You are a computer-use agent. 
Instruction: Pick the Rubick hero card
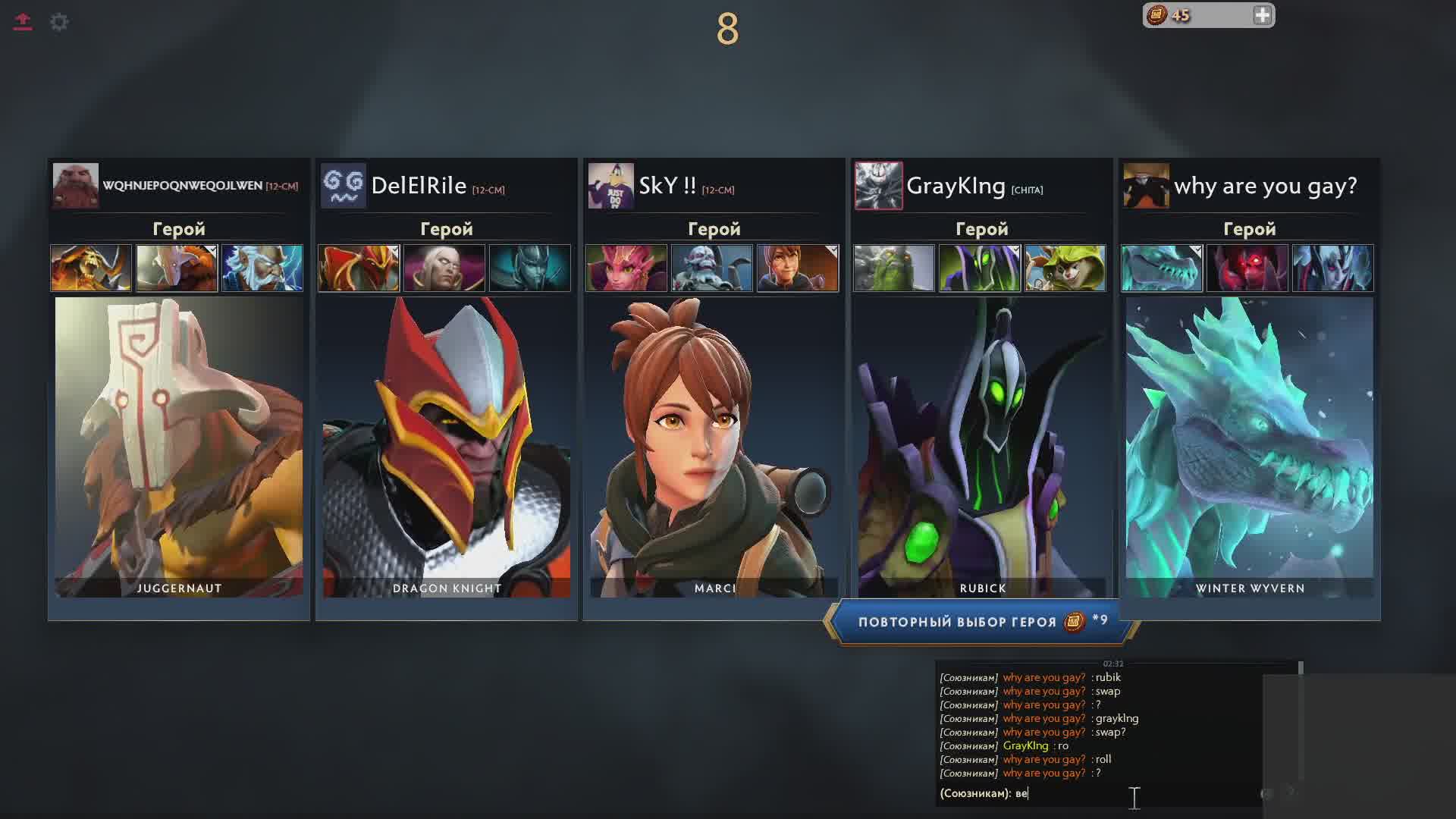click(982, 447)
